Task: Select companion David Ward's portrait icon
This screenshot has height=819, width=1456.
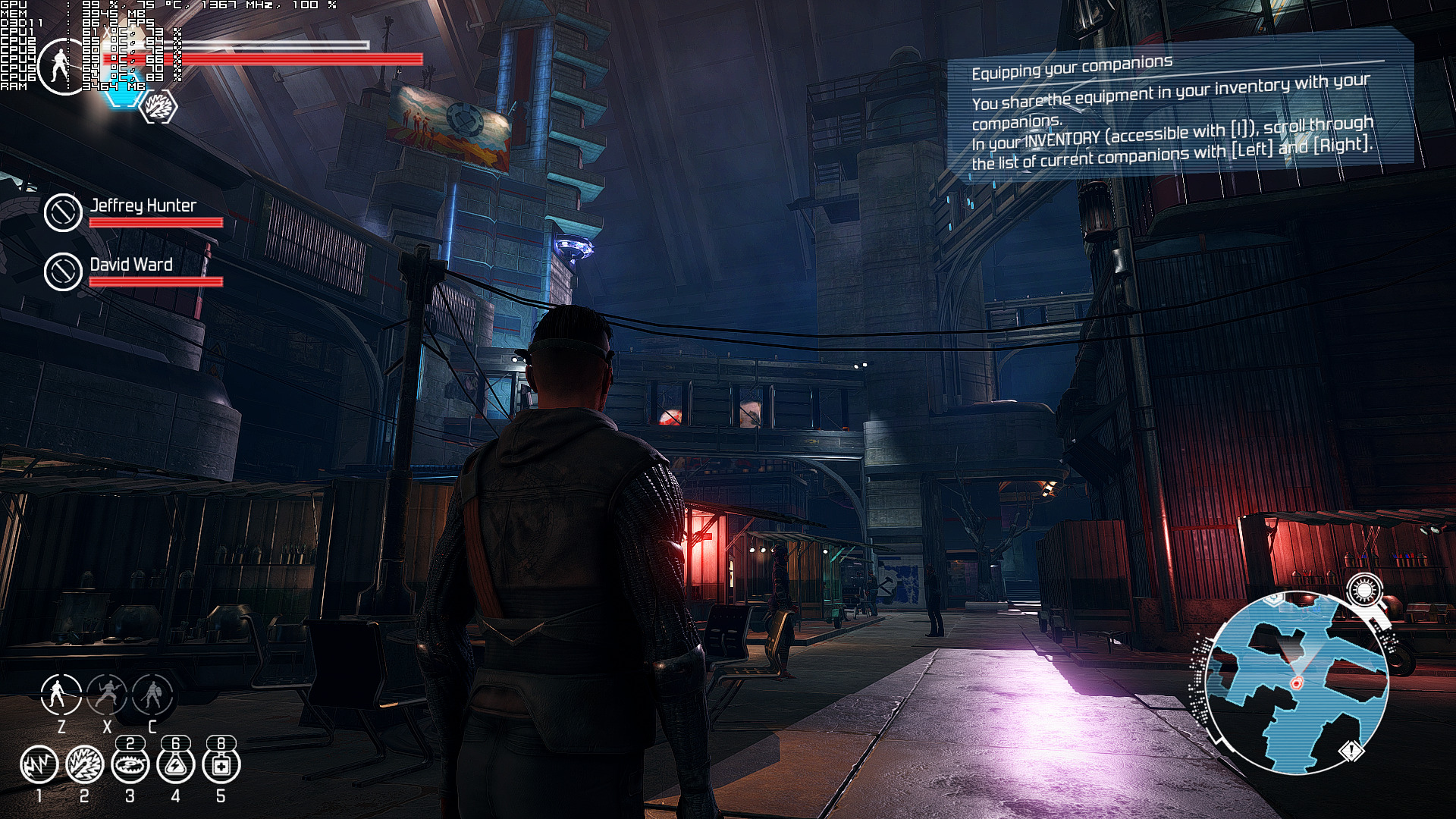Action: point(63,271)
